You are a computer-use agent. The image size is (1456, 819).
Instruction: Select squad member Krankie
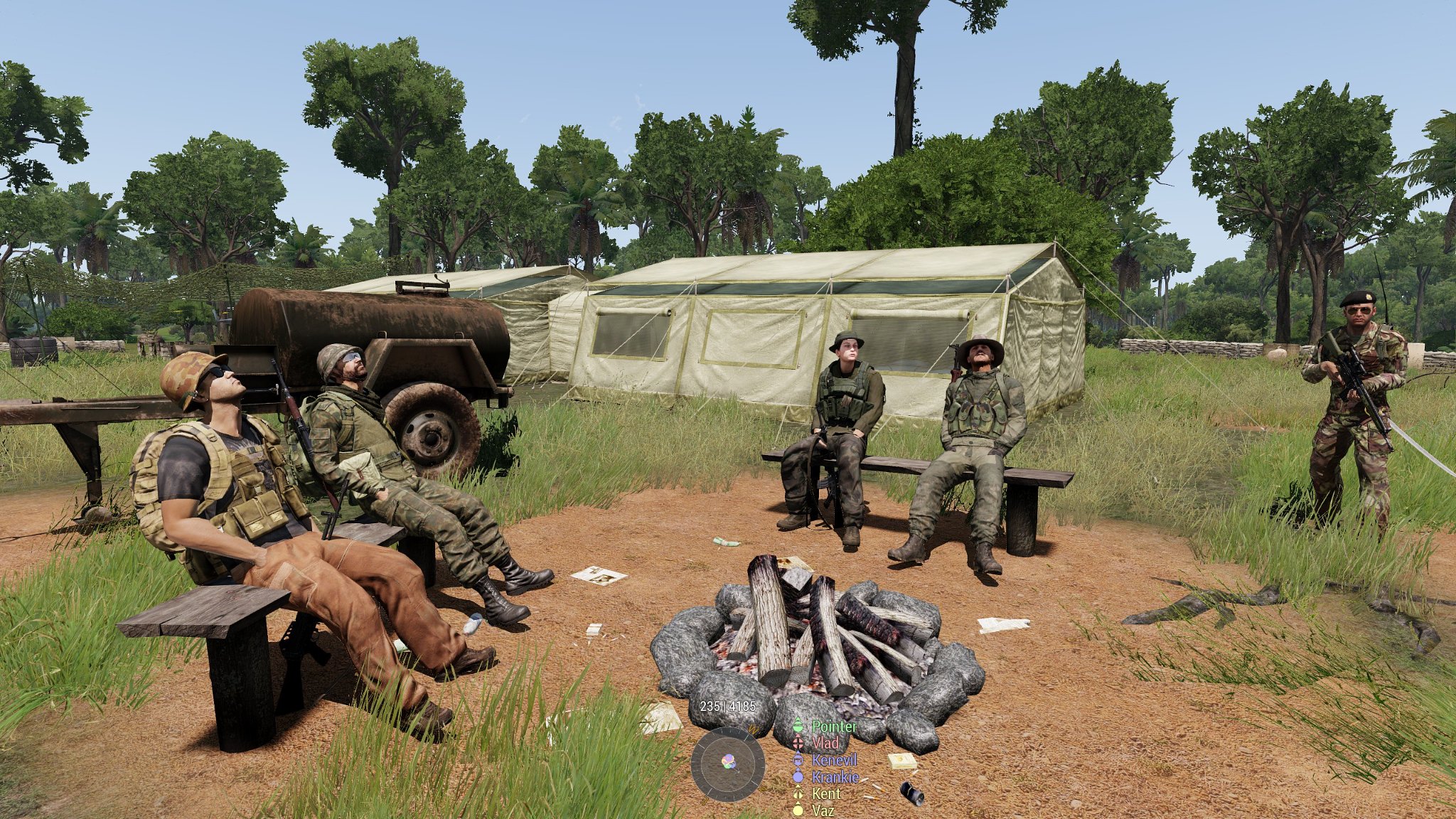coord(835,777)
